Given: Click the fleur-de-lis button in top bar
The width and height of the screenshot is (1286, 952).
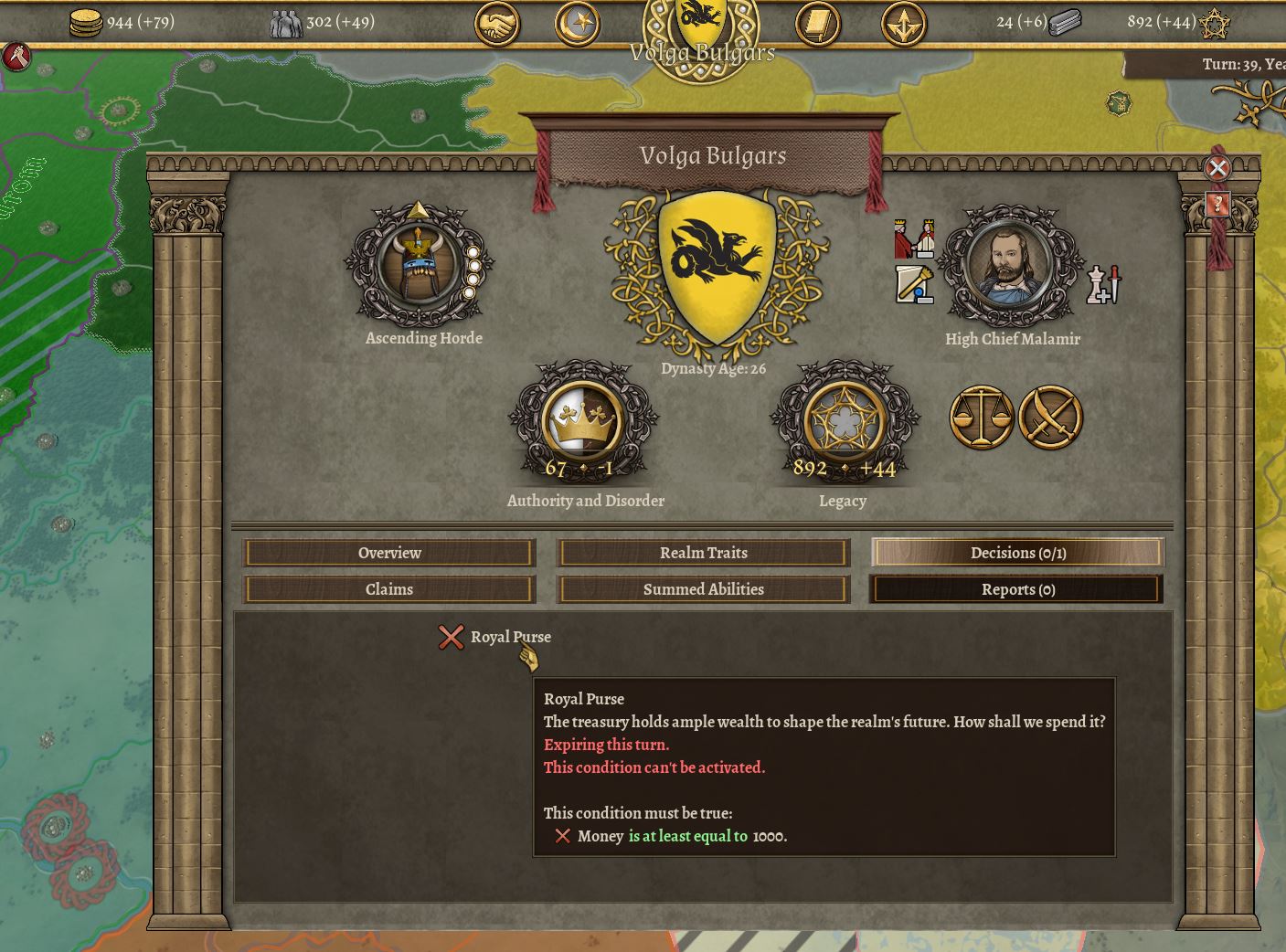Looking at the screenshot, I should [903, 25].
